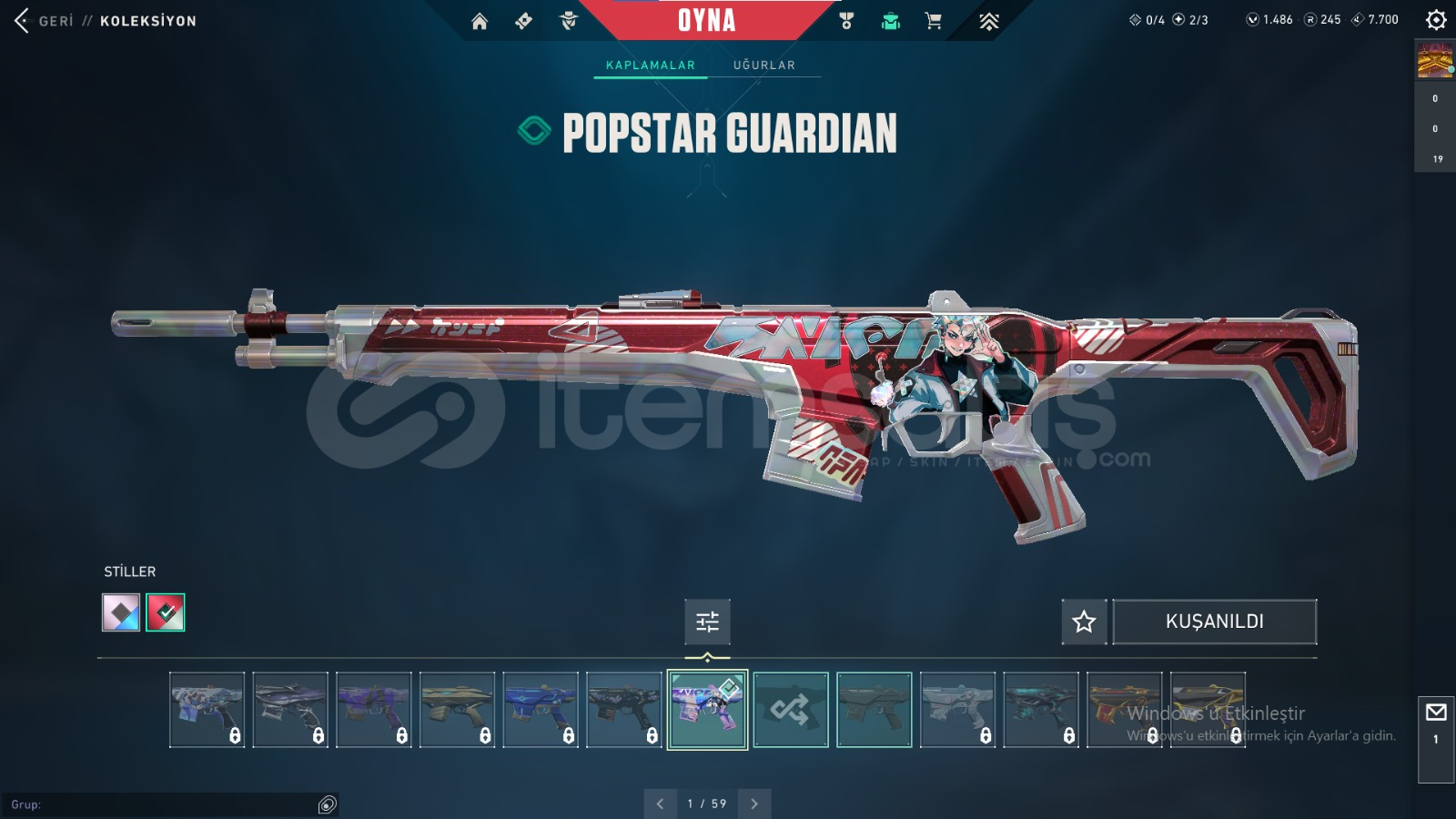Switch to the Kaplamalar tab

coord(650,66)
